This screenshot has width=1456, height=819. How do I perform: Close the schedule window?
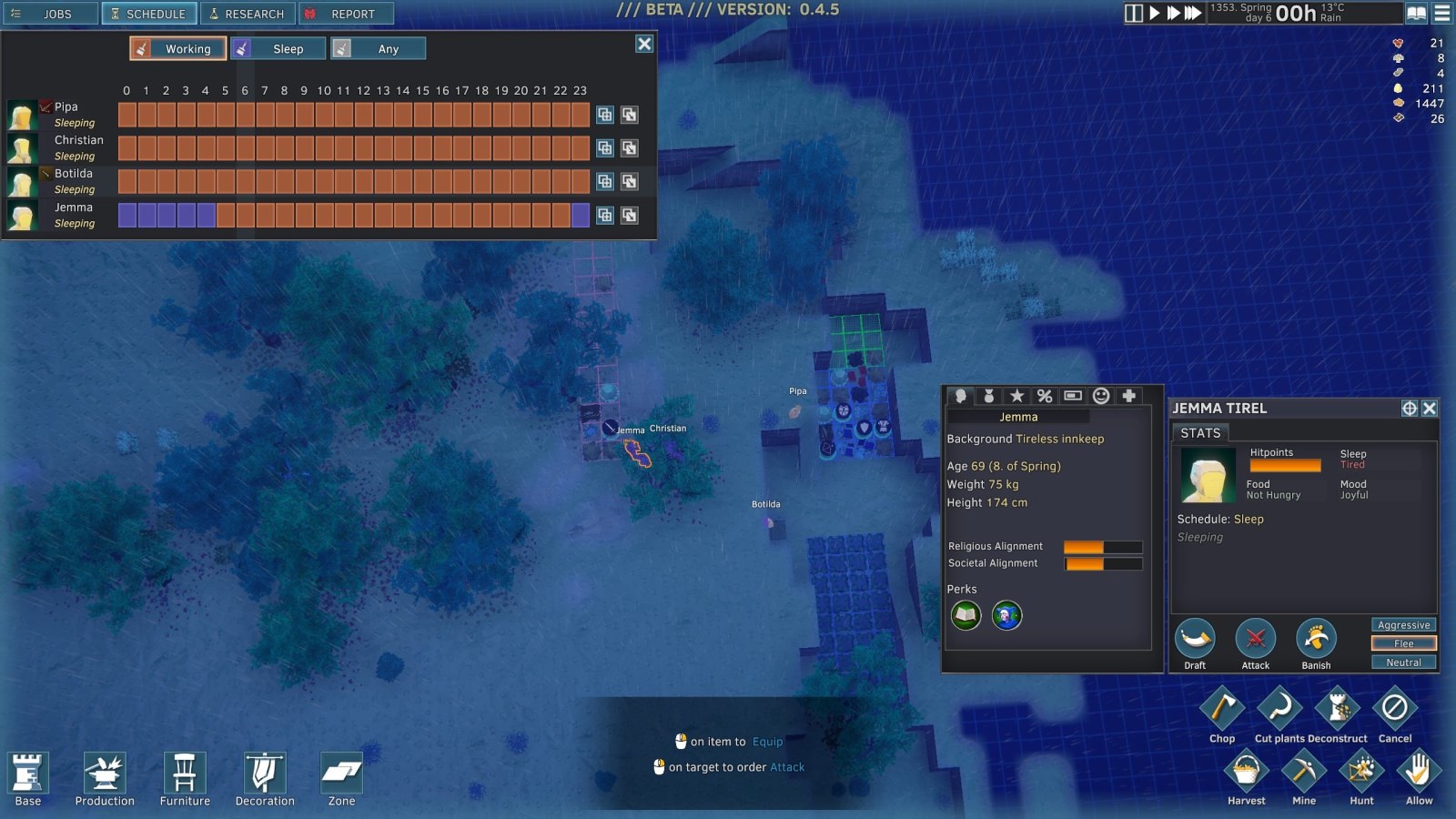click(x=644, y=44)
